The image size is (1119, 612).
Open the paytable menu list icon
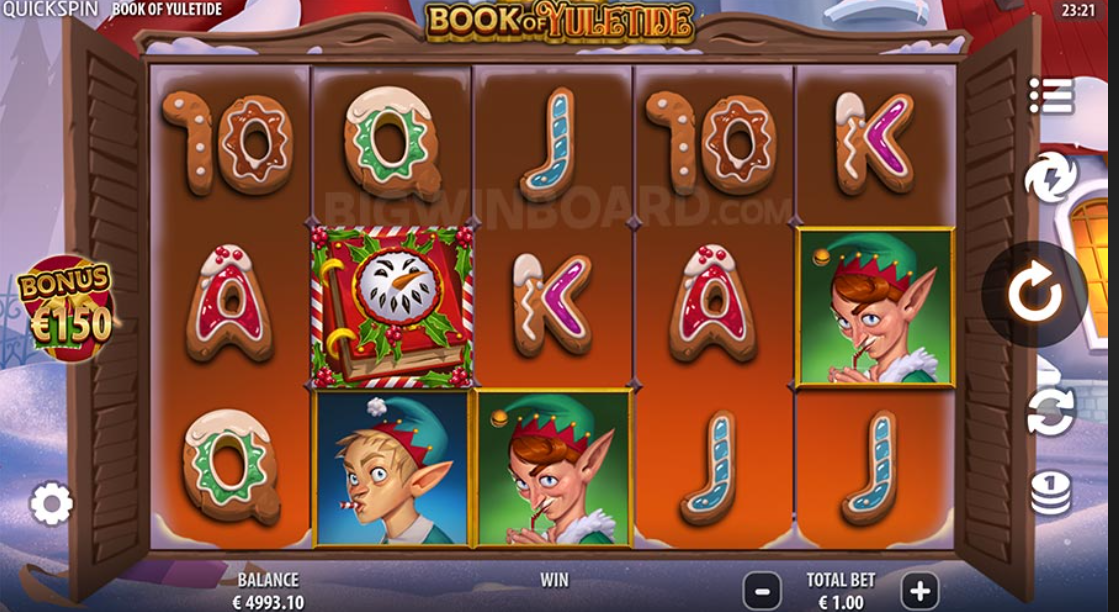click(x=1051, y=95)
